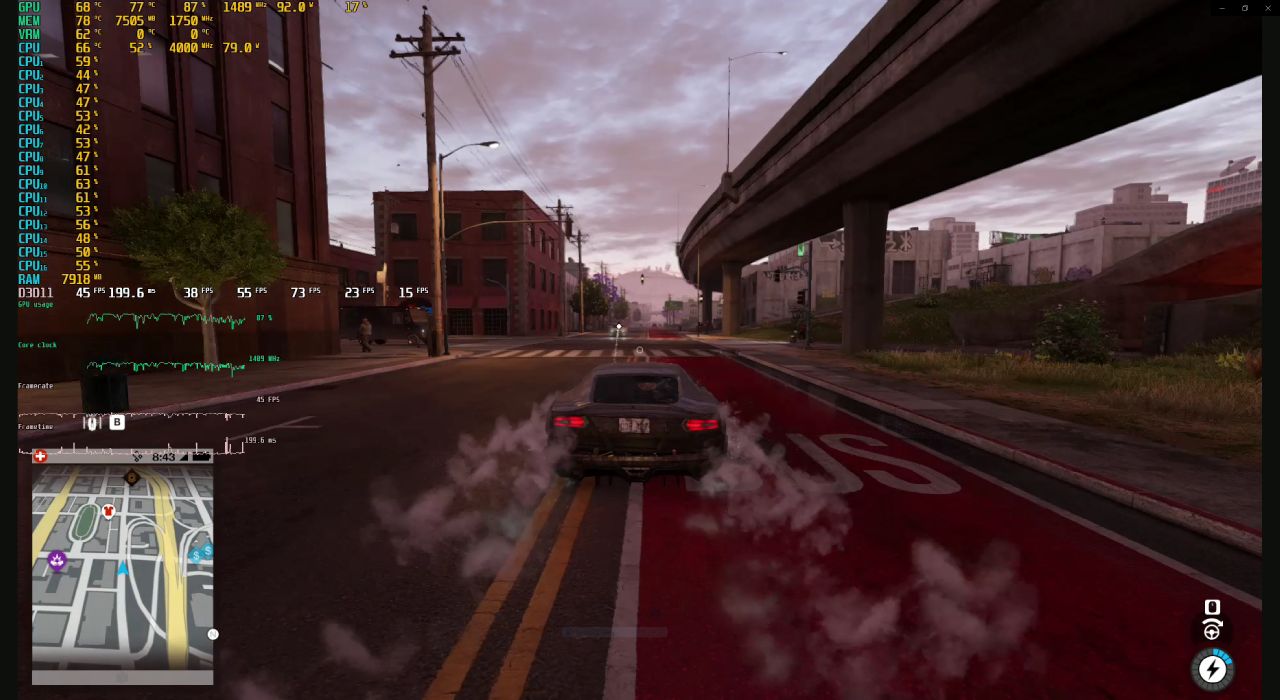Image resolution: width=1280 pixels, height=700 pixels.
Task: Click the blue player arrow on minimap
Action: click(x=123, y=569)
